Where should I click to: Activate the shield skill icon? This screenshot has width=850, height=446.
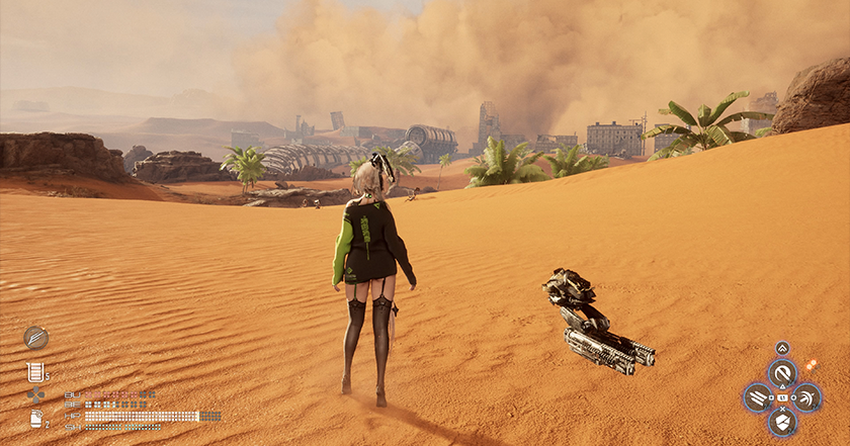[782, 422]
